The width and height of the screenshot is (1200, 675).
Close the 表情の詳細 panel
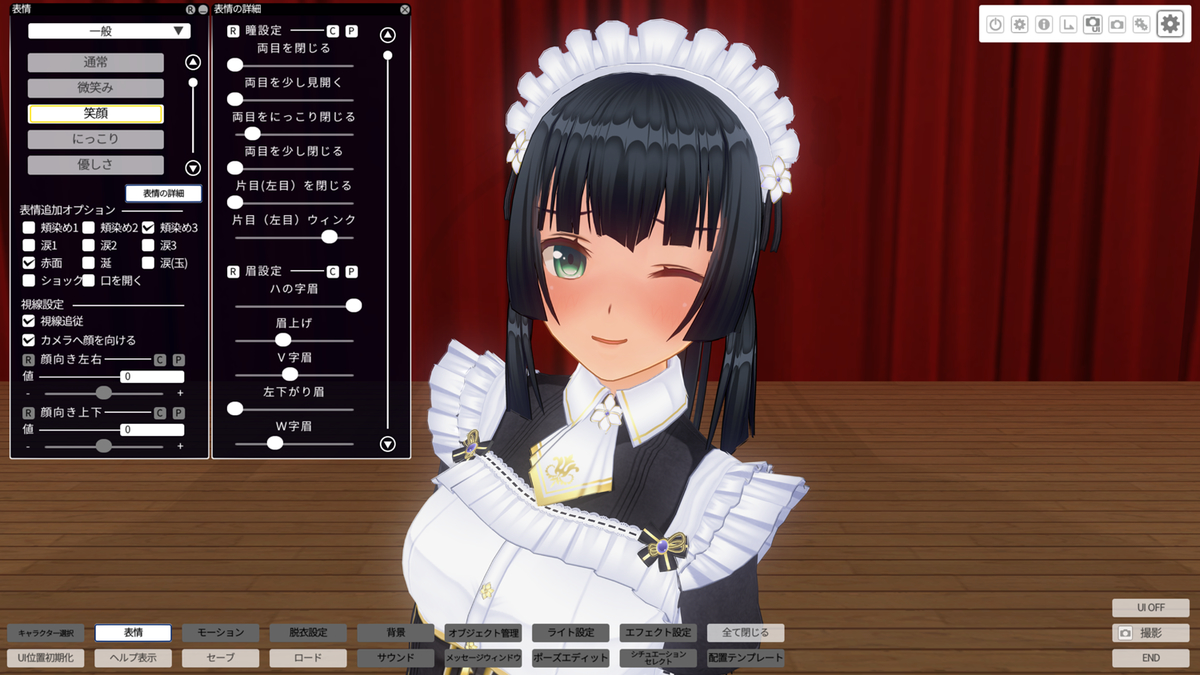coord(404,9)
